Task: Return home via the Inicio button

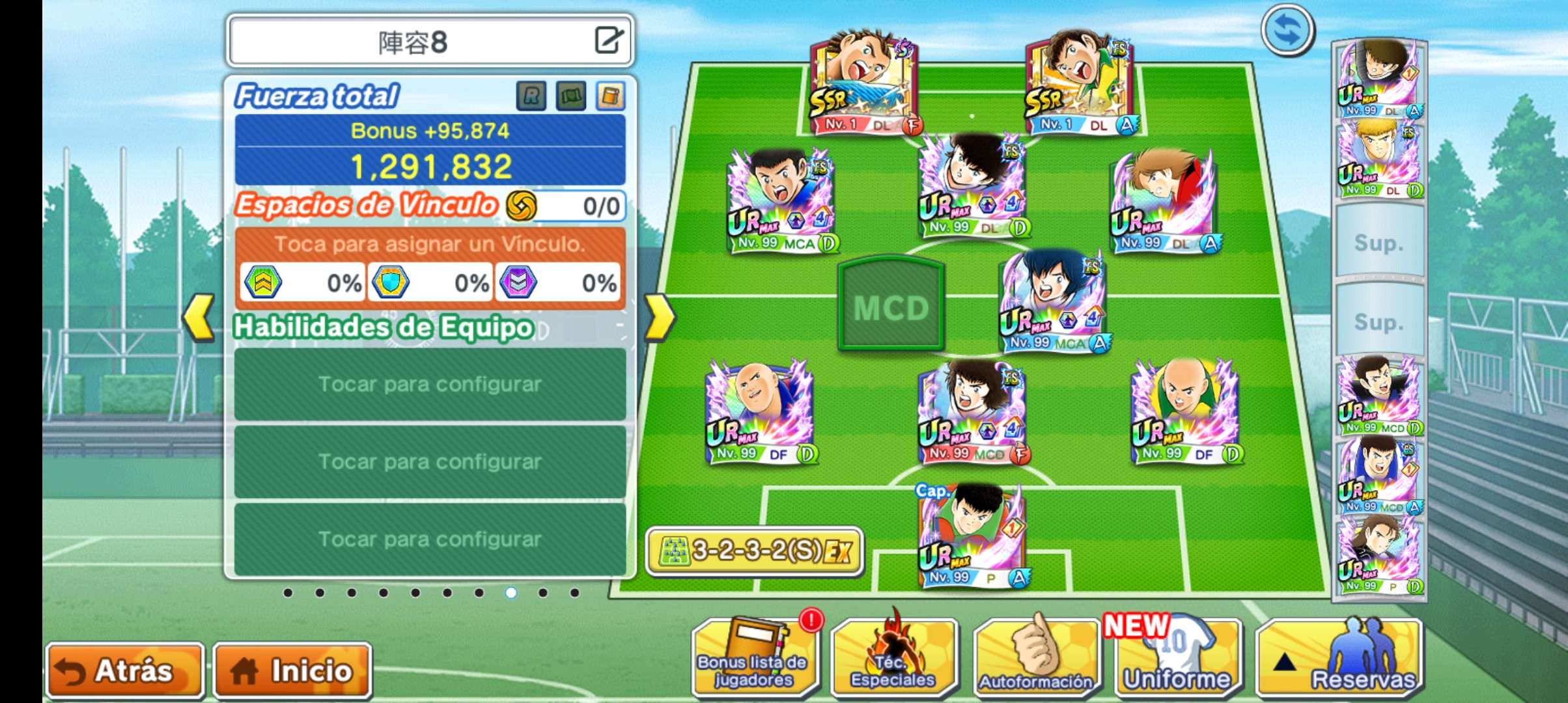Action: 292,670
